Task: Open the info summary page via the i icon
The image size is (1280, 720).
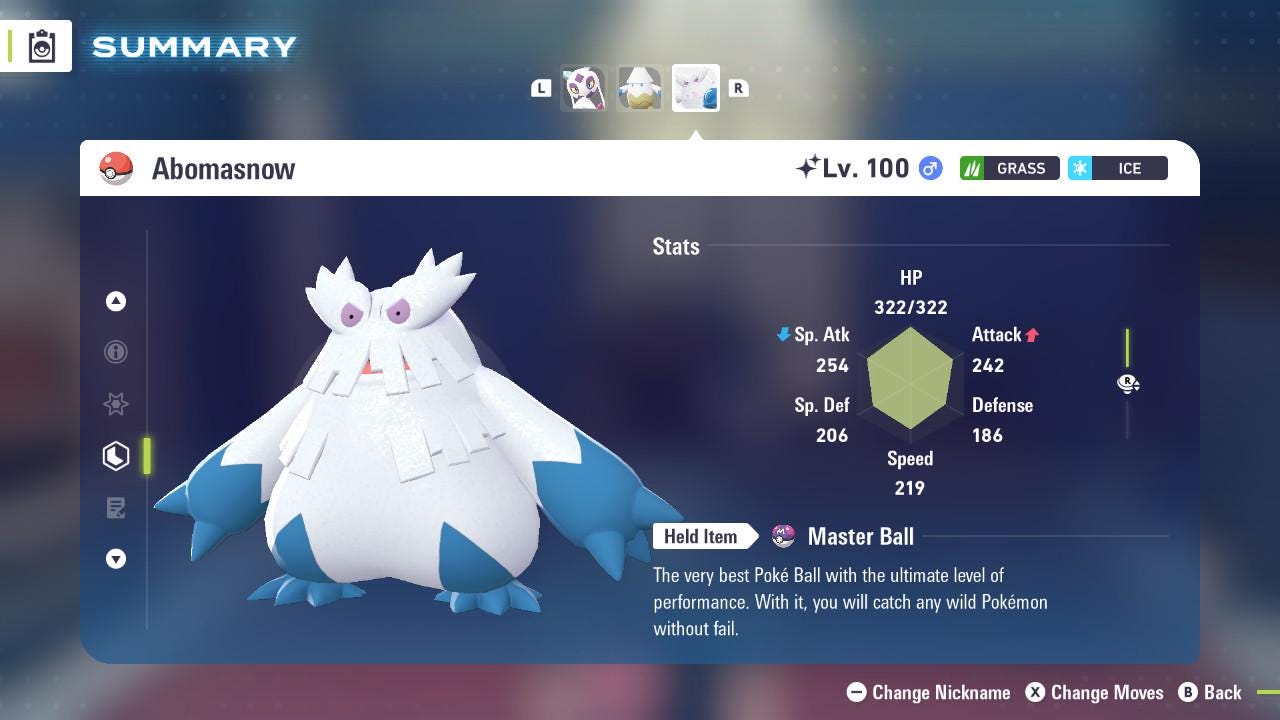Action: coord(116,352)
